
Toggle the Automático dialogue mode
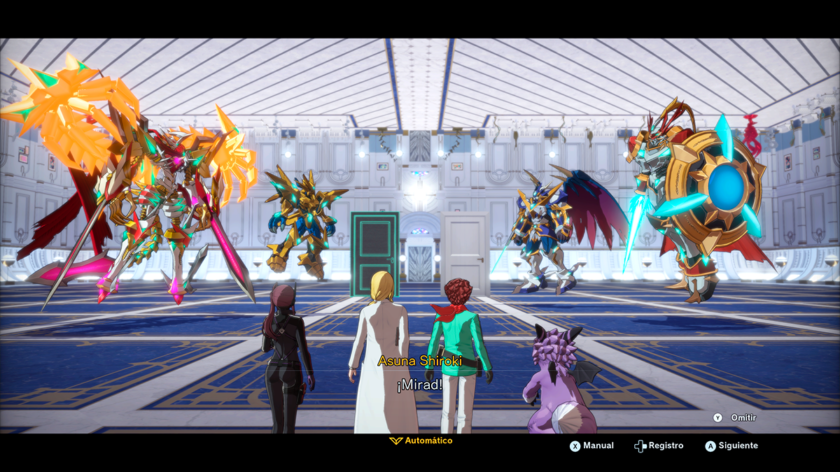421,440
